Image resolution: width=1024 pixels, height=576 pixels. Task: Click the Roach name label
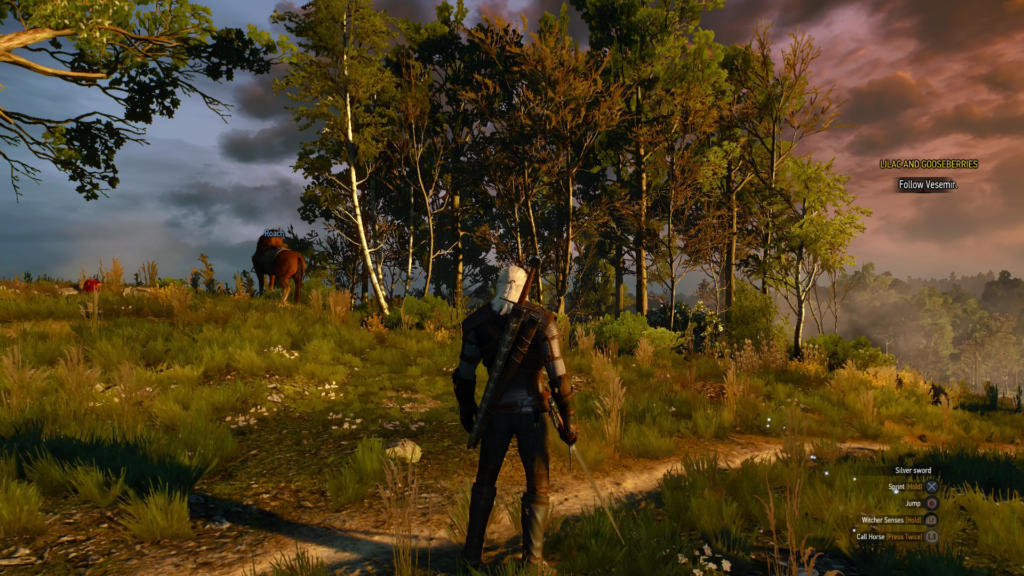274,233
